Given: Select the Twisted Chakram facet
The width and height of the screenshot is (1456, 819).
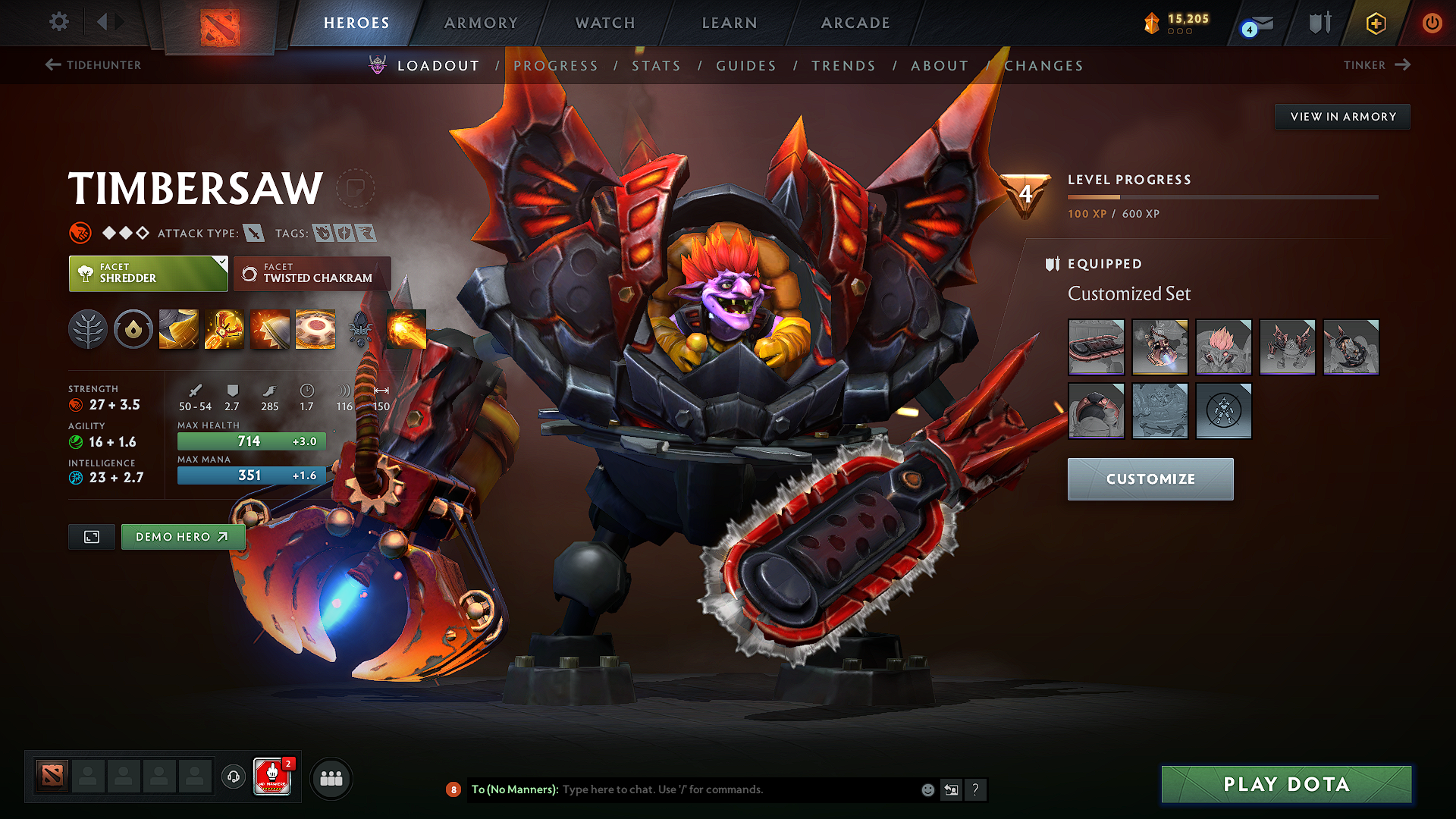Looking at the screenshot, I should (x=312, y=274).
